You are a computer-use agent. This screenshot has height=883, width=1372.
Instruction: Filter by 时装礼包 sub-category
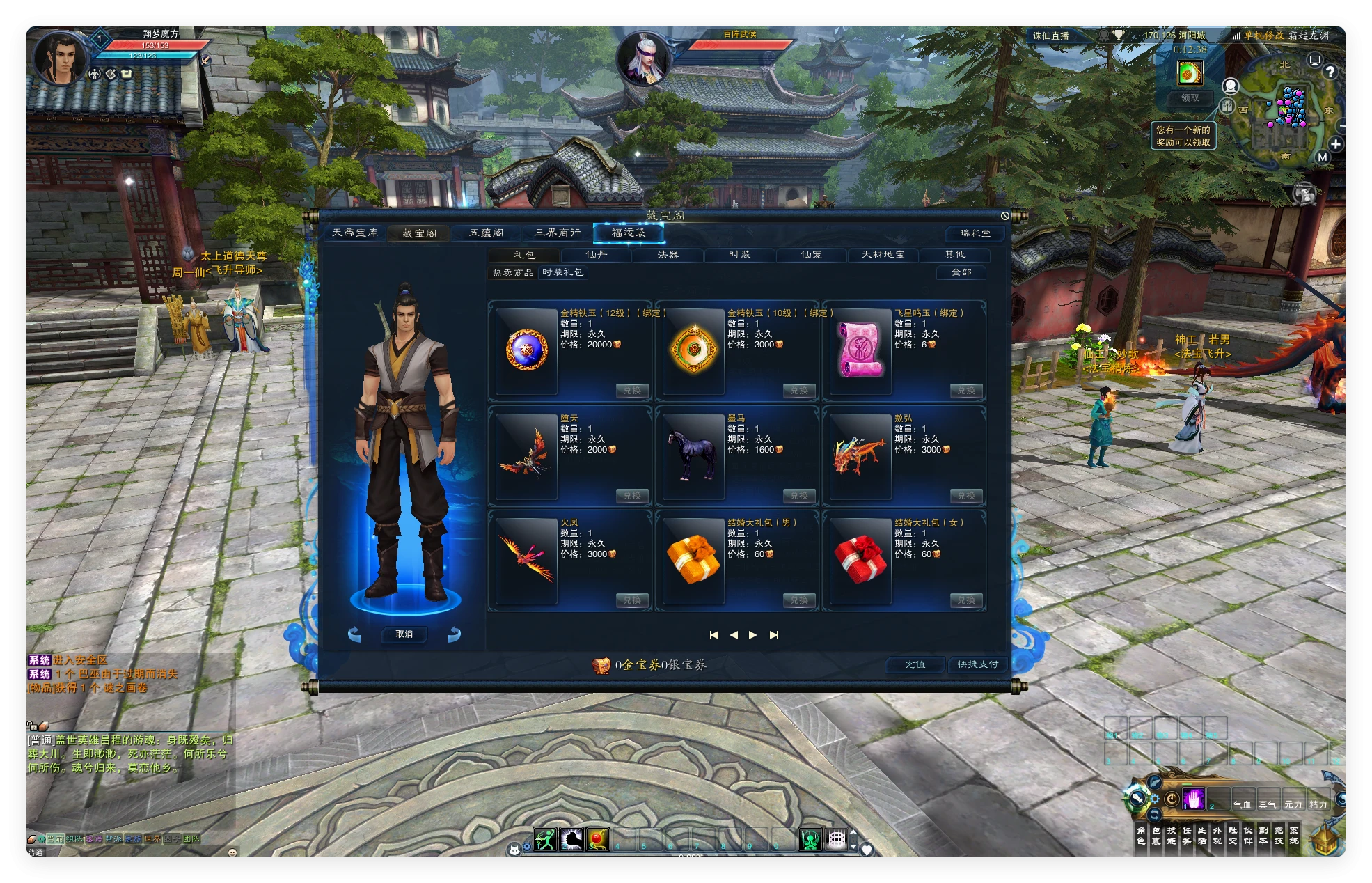562,272
